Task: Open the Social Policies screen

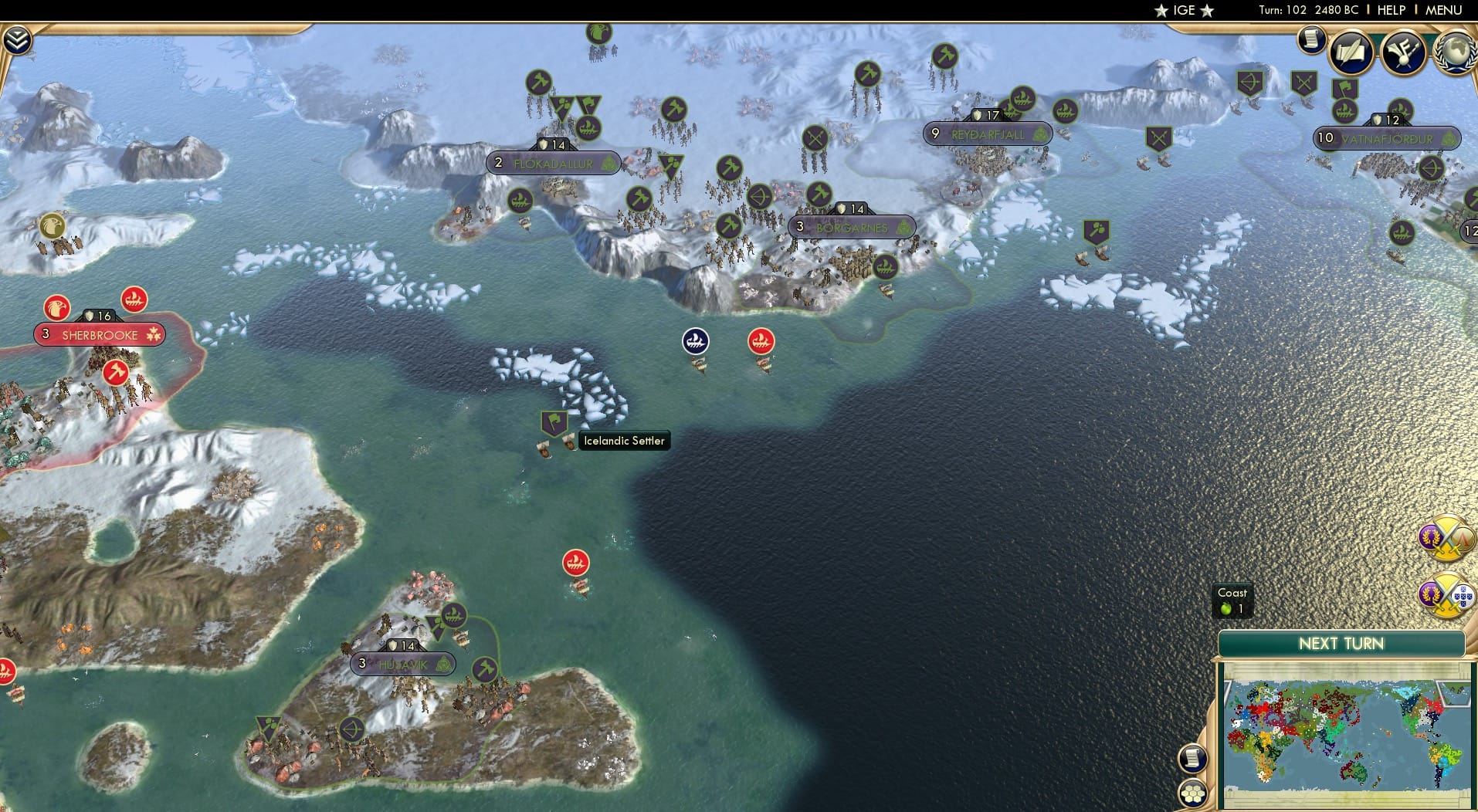Action: [x=1351, y=52]
